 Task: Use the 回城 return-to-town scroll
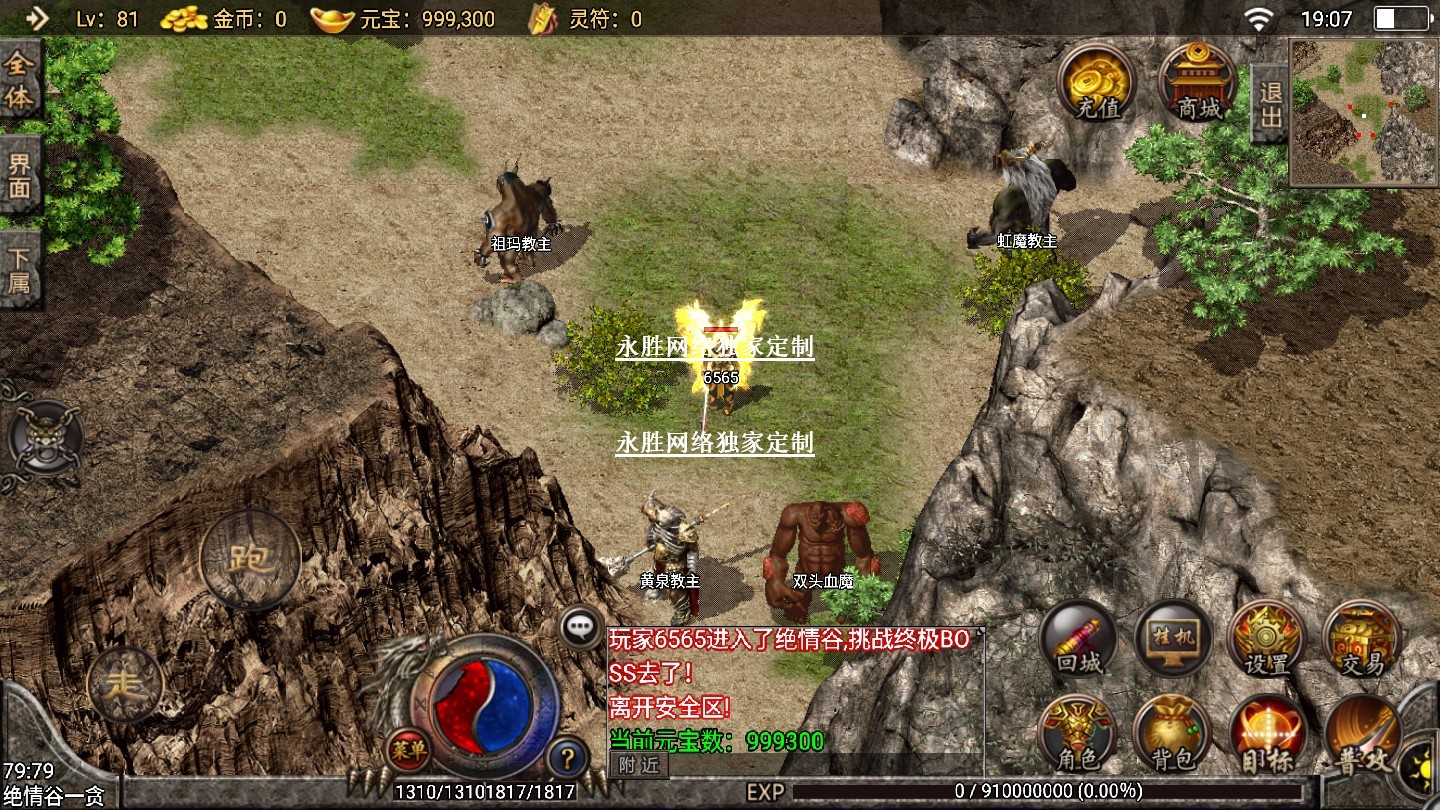[x=1078, y=640]
